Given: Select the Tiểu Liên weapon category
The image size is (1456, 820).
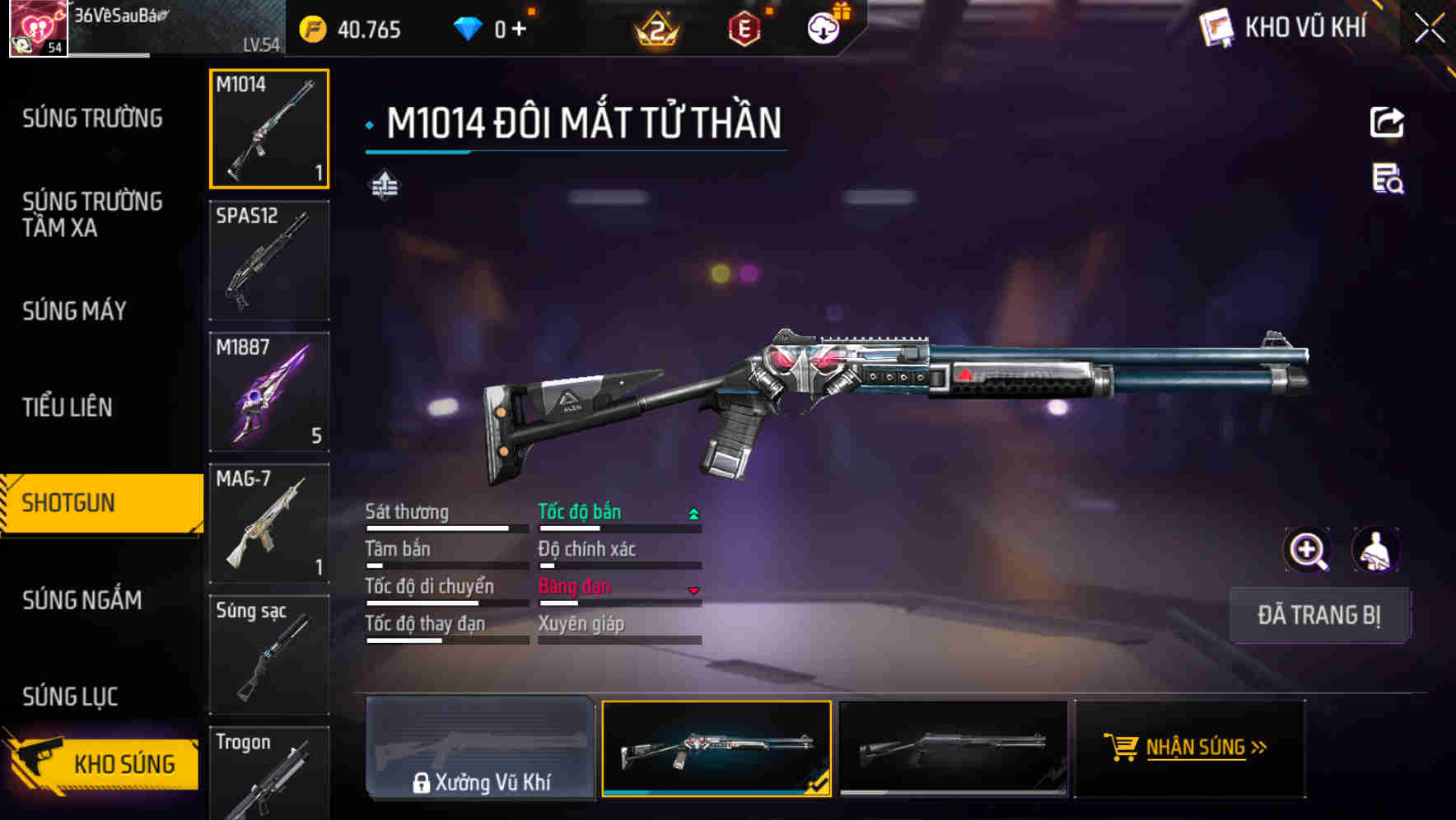Looking at the screenshot, I should (x=68, y=408).
